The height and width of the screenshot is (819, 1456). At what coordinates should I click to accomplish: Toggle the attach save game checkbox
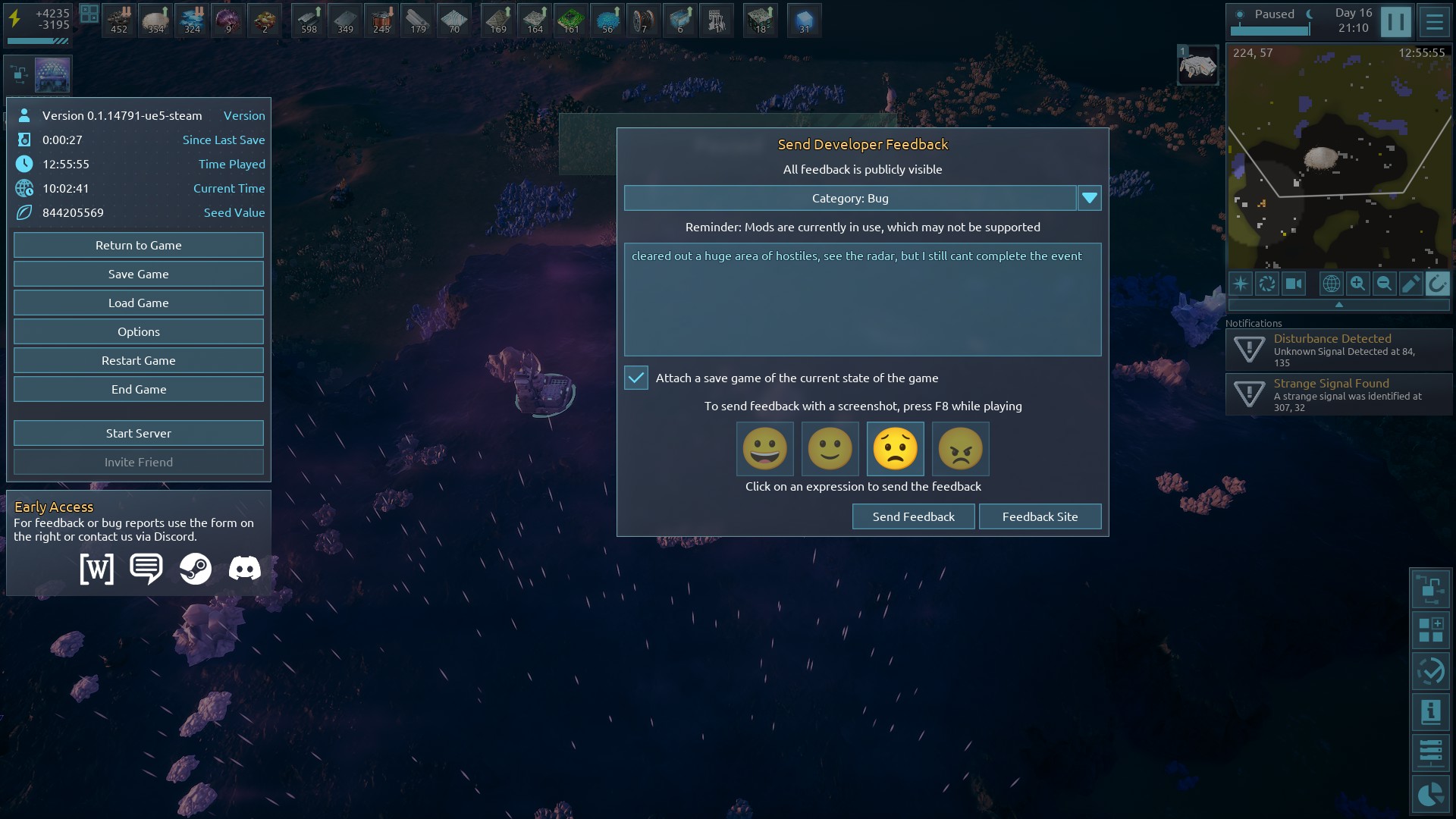point(636,378)
